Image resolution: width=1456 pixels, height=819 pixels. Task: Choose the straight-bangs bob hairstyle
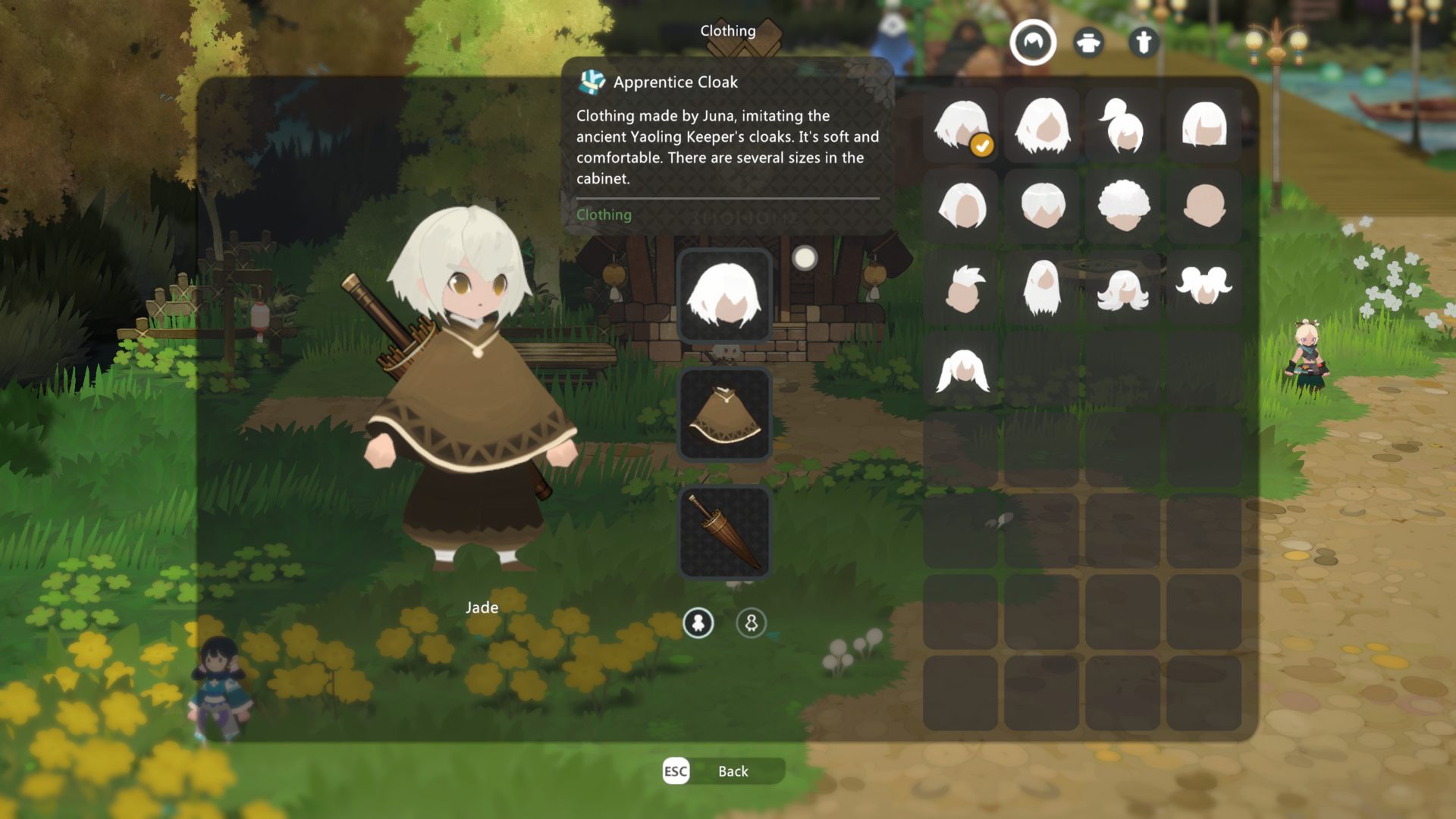1203,125
